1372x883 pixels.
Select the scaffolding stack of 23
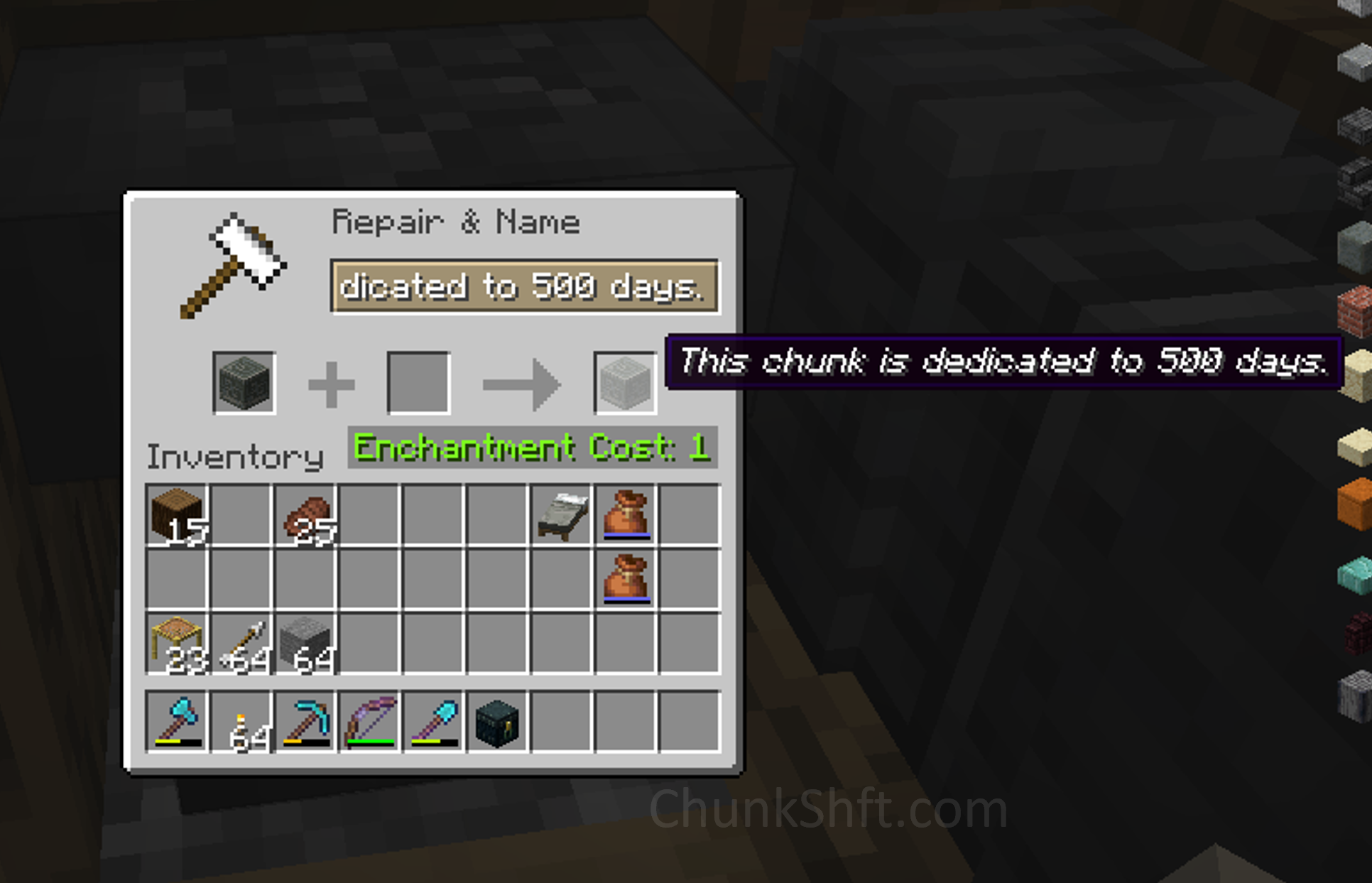(177, 644)
